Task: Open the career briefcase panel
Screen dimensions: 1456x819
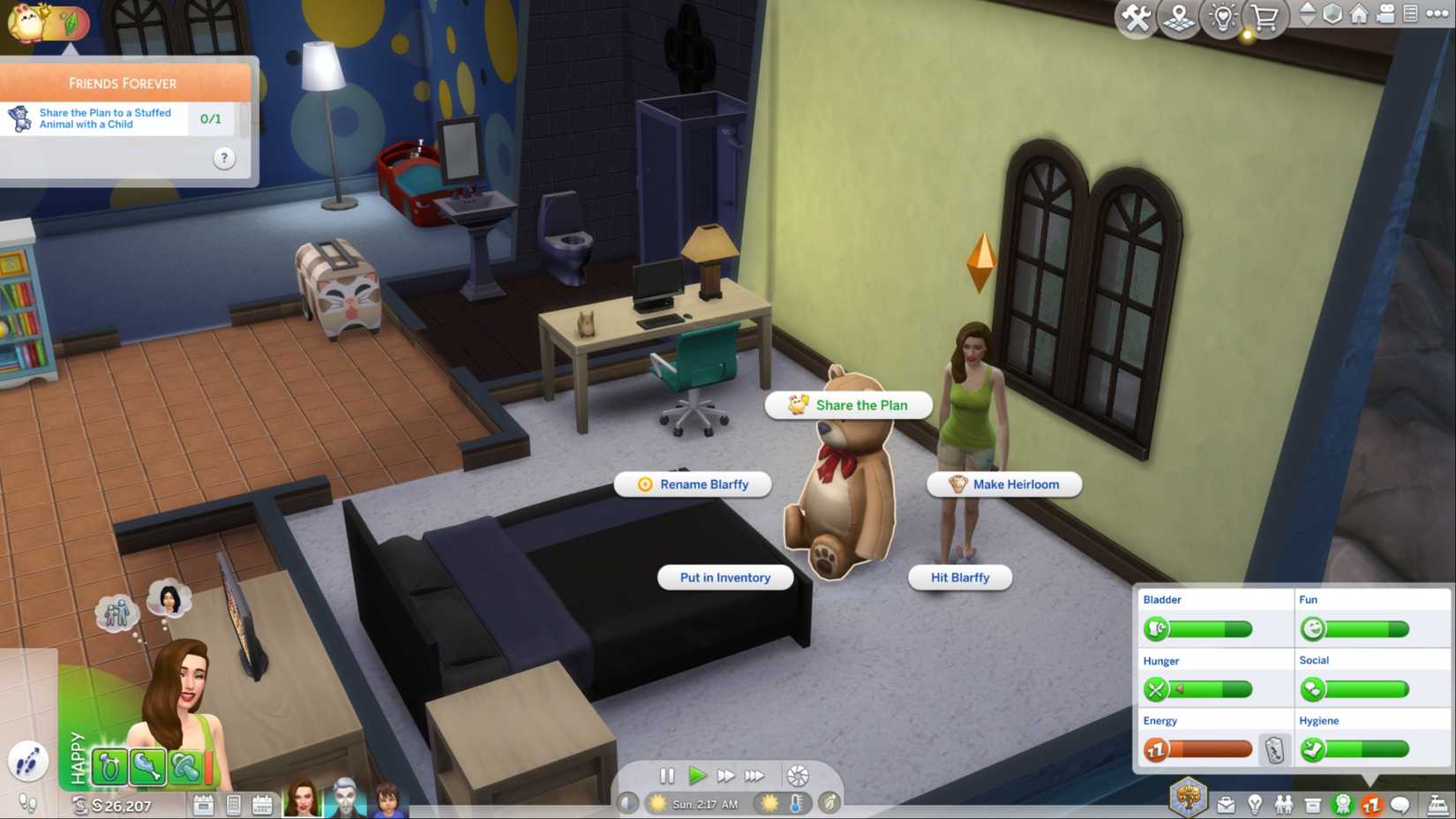Action: pos(1227,804)
